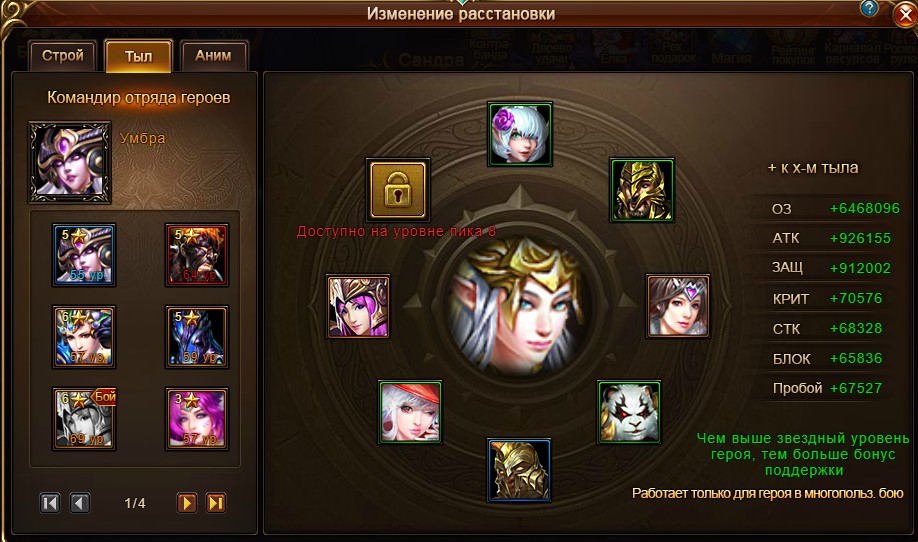Switch to the Строй tab

coord(63,56)
